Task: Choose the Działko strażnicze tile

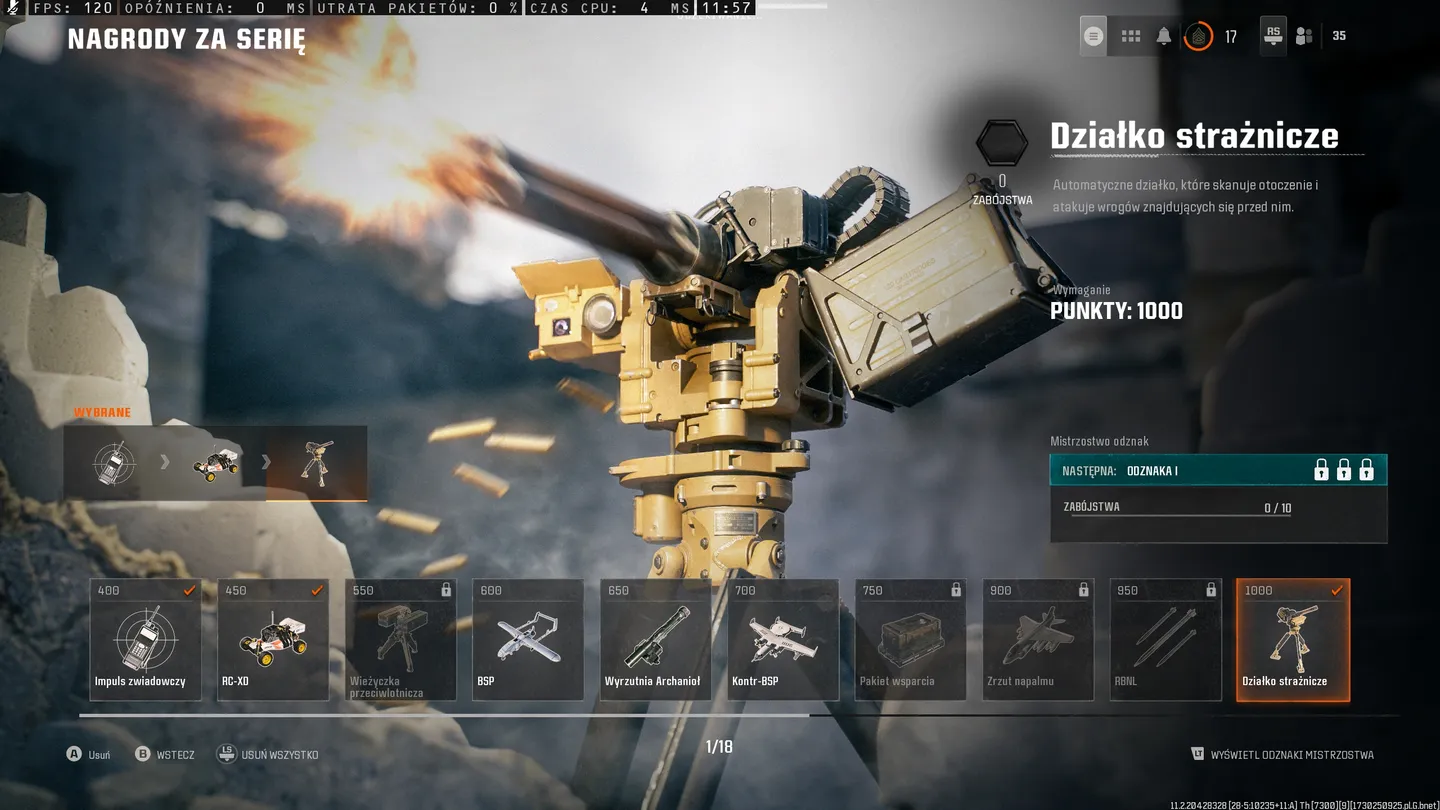Action: (1293, 639)
